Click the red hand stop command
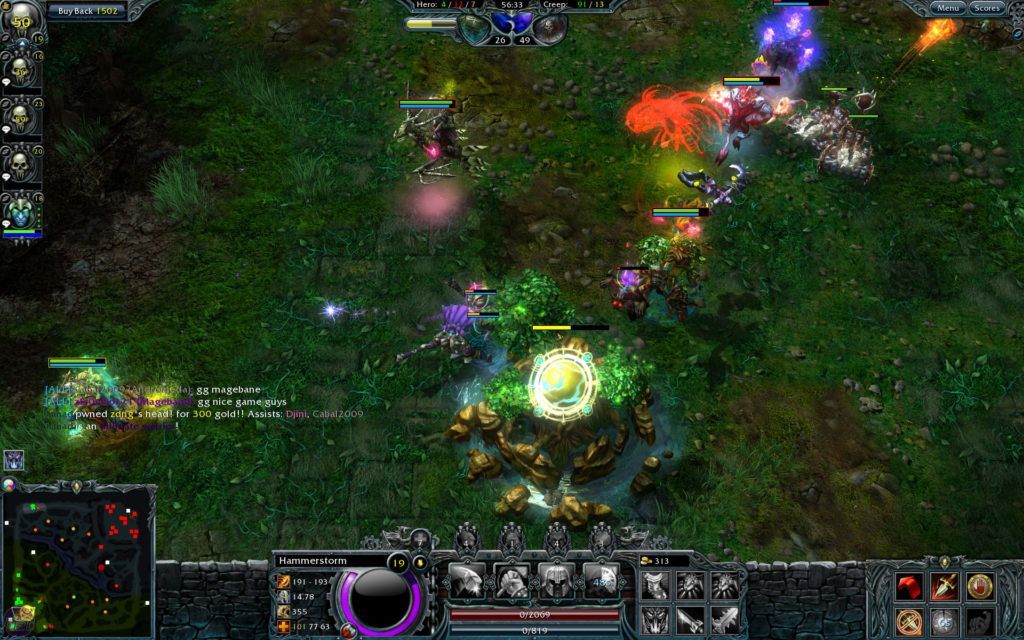This screenshot has height=640, width=1024. [980, 587]
